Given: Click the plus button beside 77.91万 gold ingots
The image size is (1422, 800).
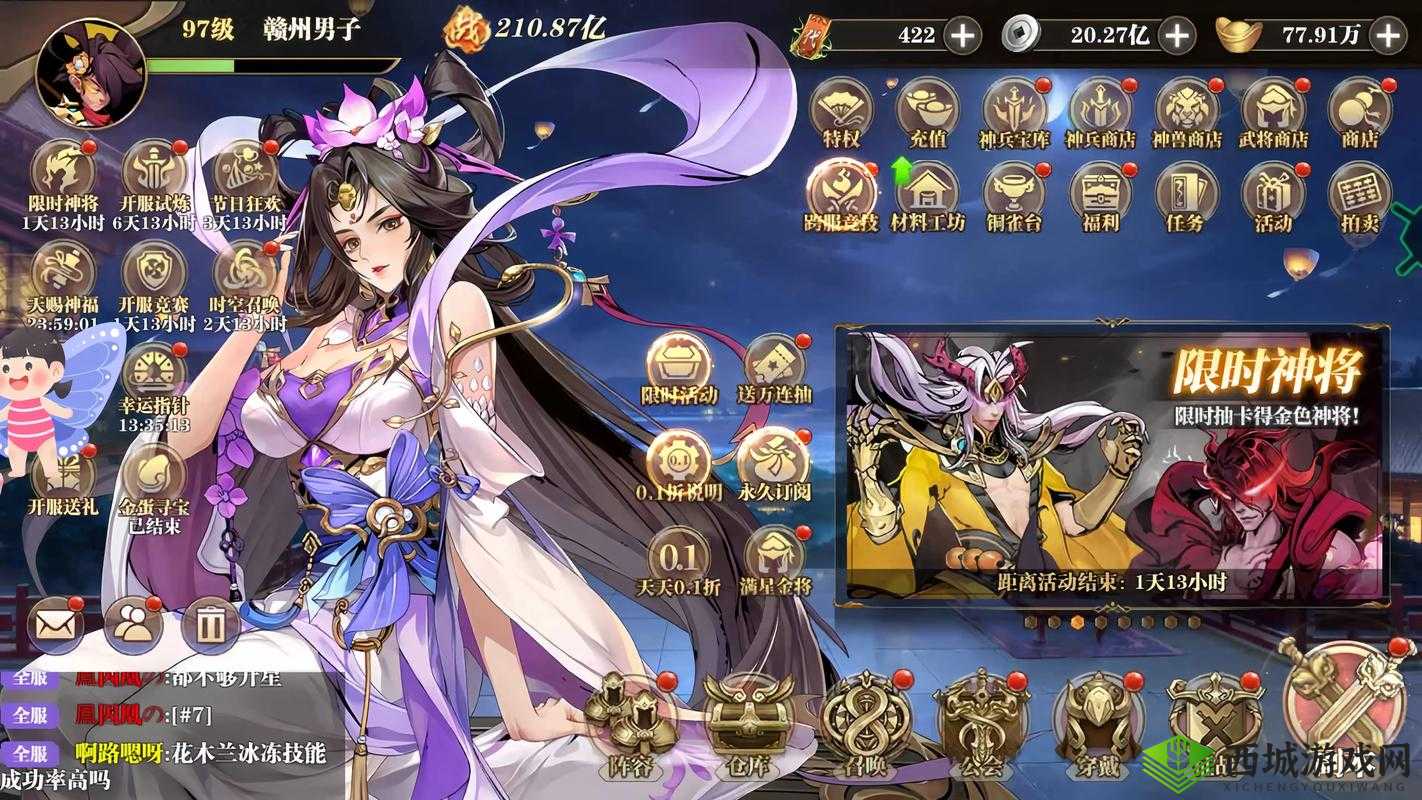Looking at the screenshot, I should (x=1388, y=36).
